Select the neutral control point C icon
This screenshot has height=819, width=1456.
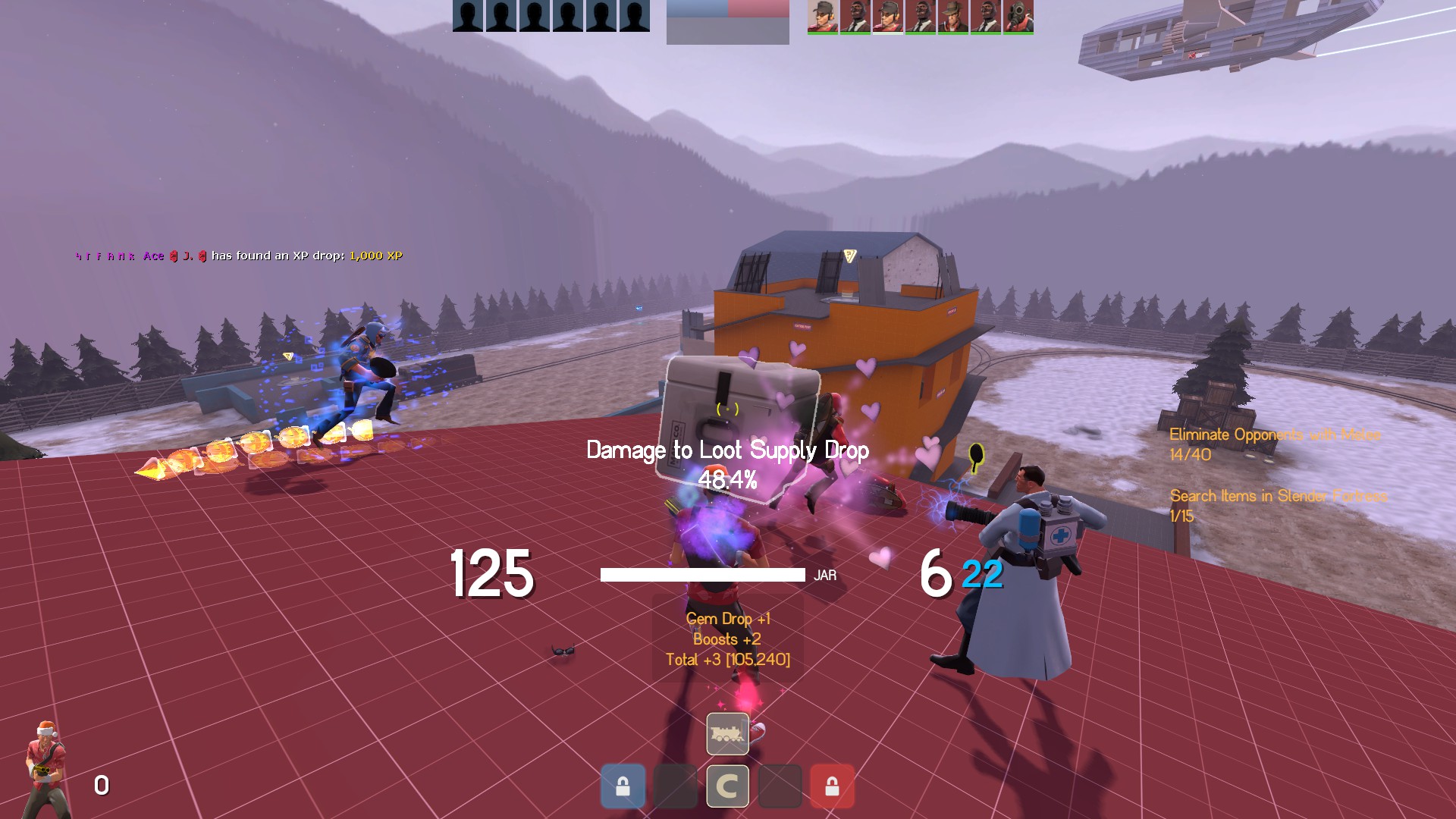[x=727, y=786]
